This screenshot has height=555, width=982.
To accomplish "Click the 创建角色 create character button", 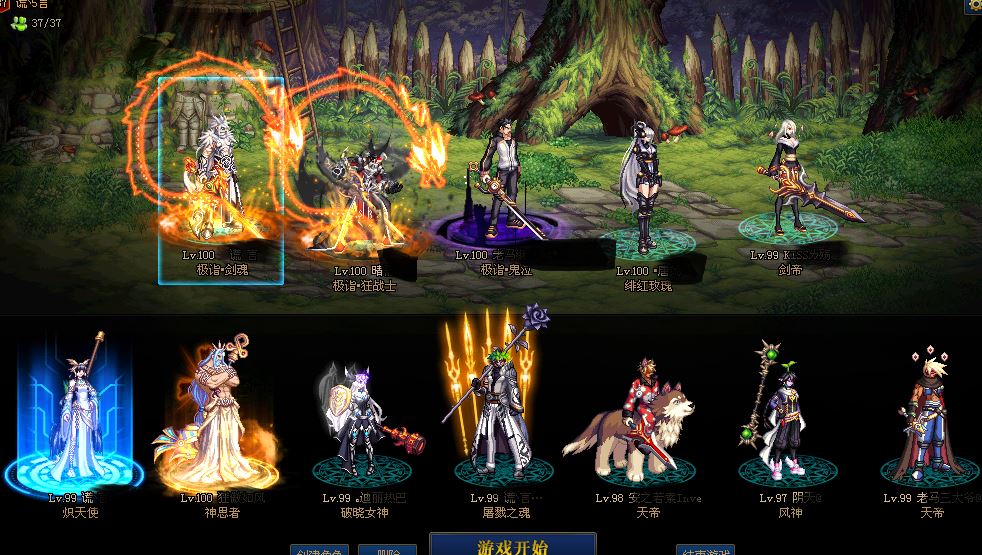I will click(320, 550).
